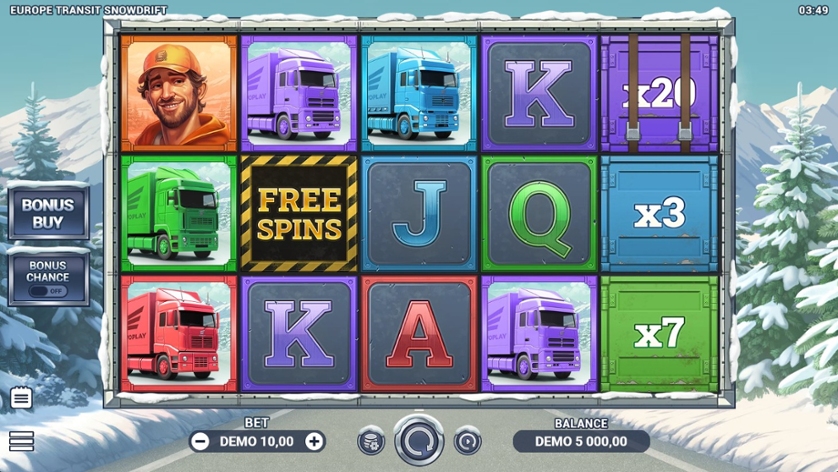Increase the bet with the plus button
The image size is (838, 472).
(x=314, y=441)
